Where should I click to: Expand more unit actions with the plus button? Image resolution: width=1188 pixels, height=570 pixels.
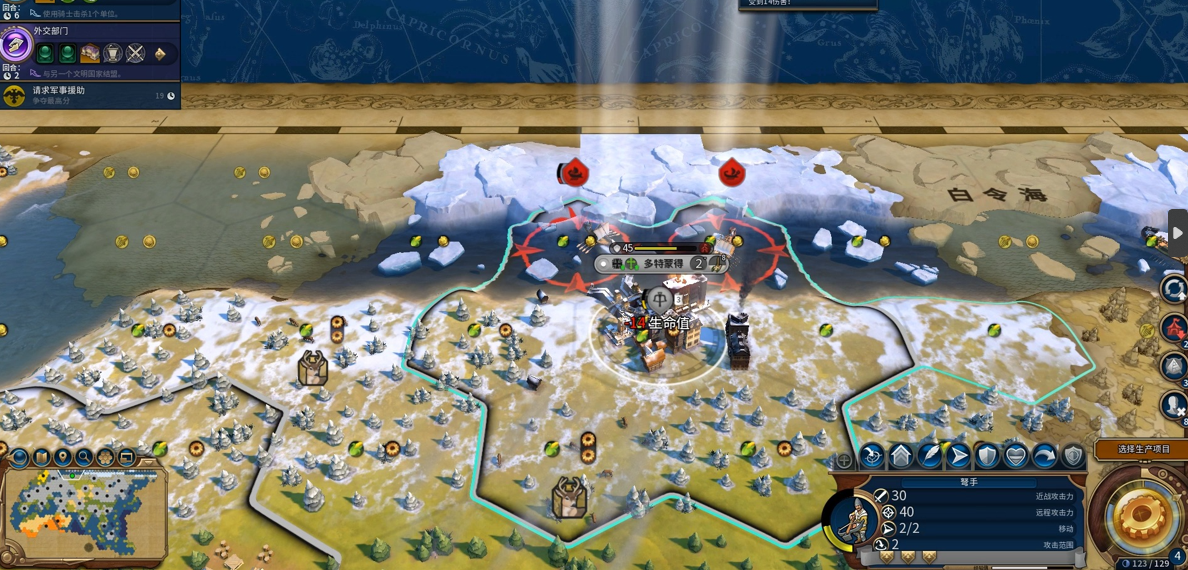(844, 460)
